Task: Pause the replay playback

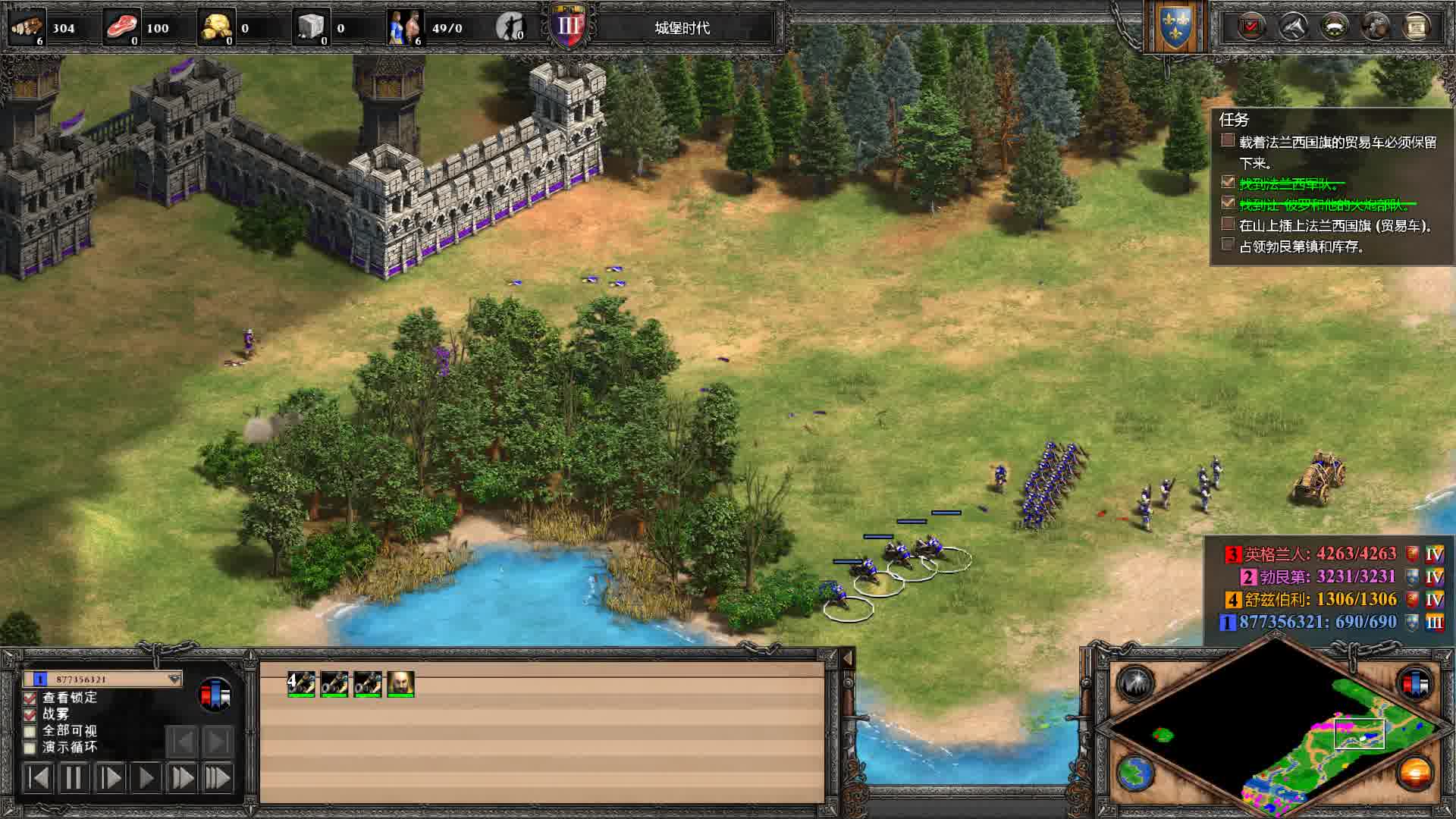Action: click(73, 778)
